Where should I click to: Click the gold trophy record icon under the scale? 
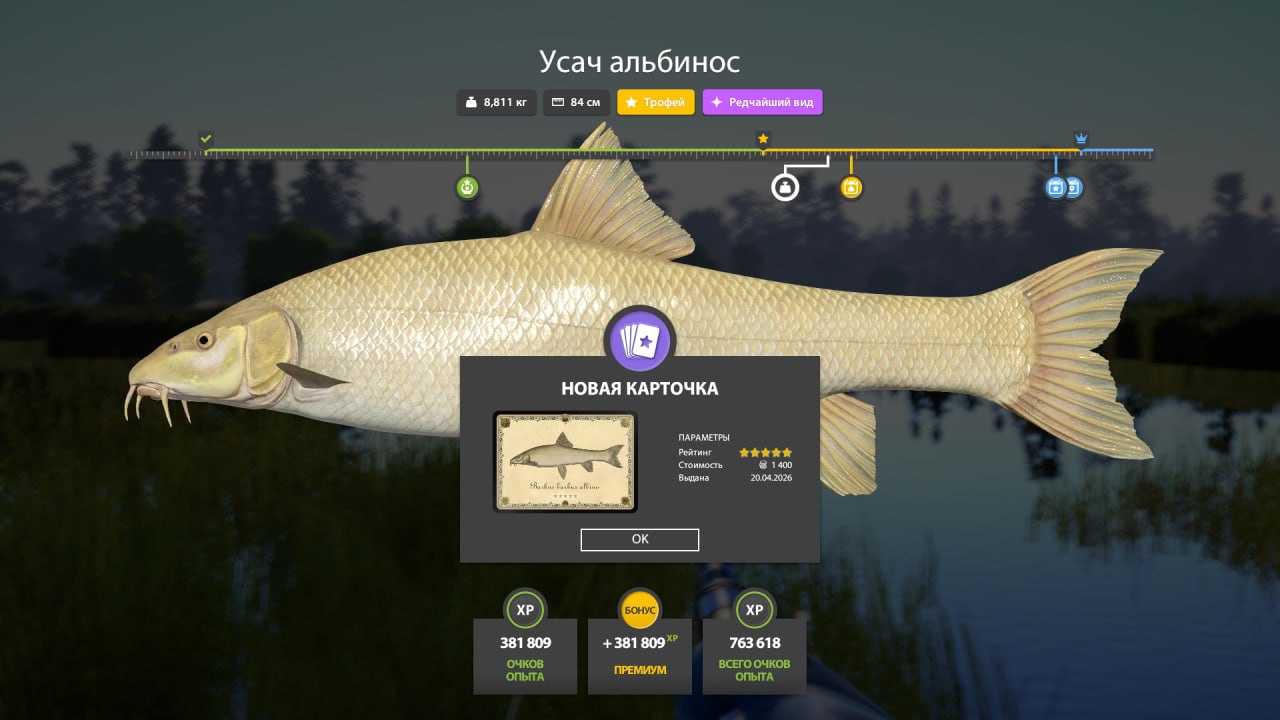point(851,187)
